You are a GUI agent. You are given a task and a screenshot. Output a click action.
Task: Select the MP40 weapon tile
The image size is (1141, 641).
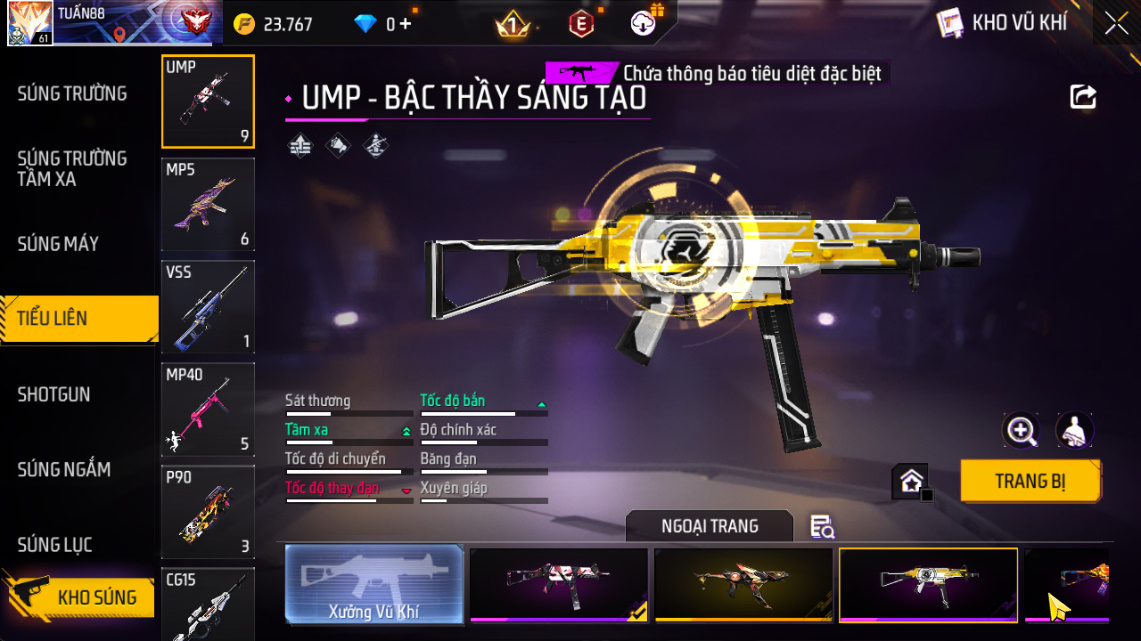(208, 409)
